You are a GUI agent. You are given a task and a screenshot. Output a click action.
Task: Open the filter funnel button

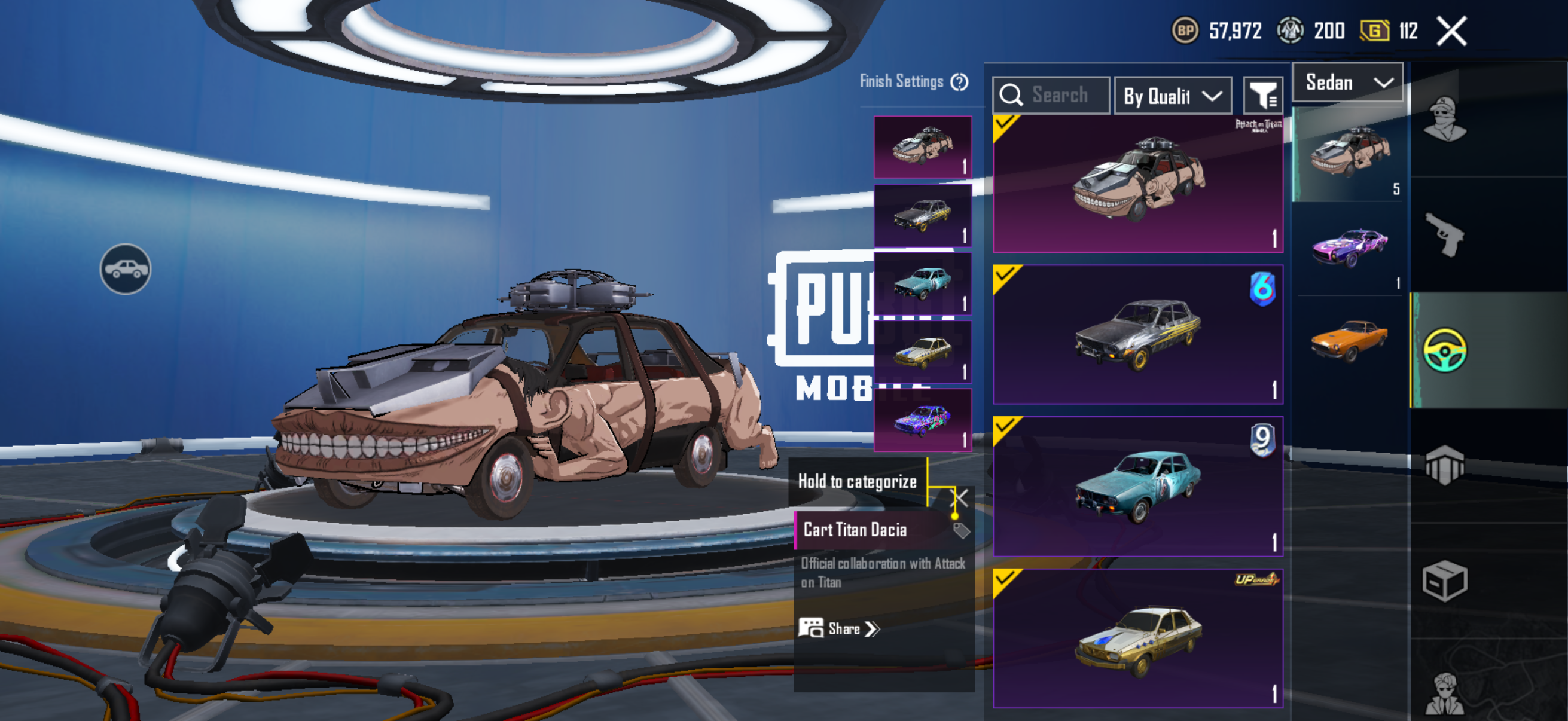[x=1262, y=96]
